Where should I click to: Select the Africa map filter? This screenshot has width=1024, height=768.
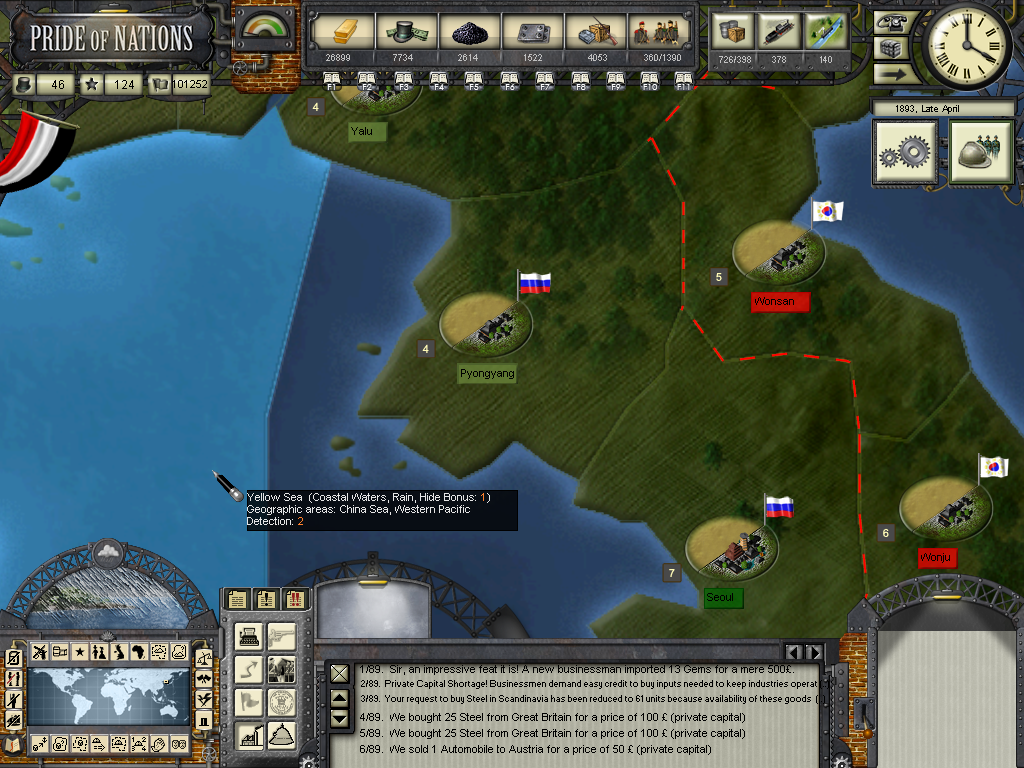coord(139,652)
